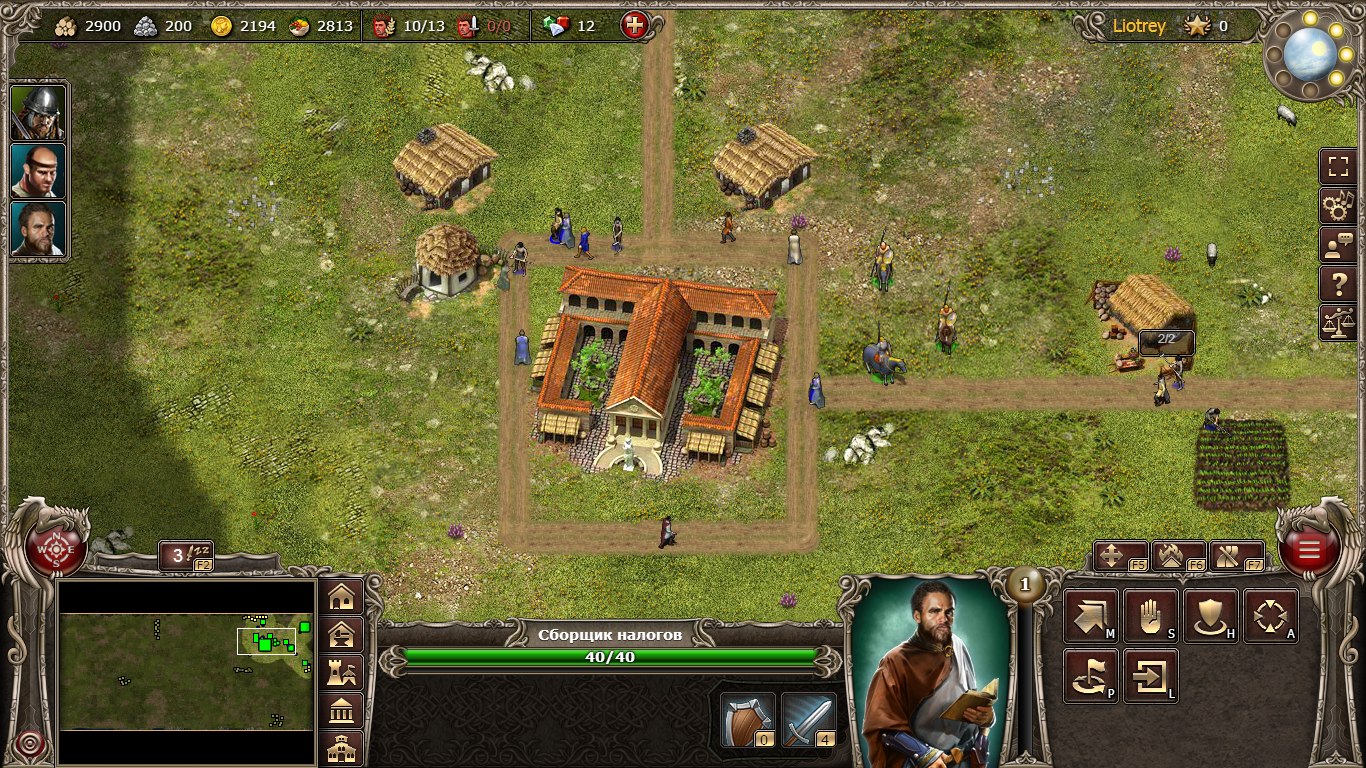Image resolution: width=1366 pixels, height=768 pixels.
Task: Open the red hamburger main menu
Action: pos(1308,549)
